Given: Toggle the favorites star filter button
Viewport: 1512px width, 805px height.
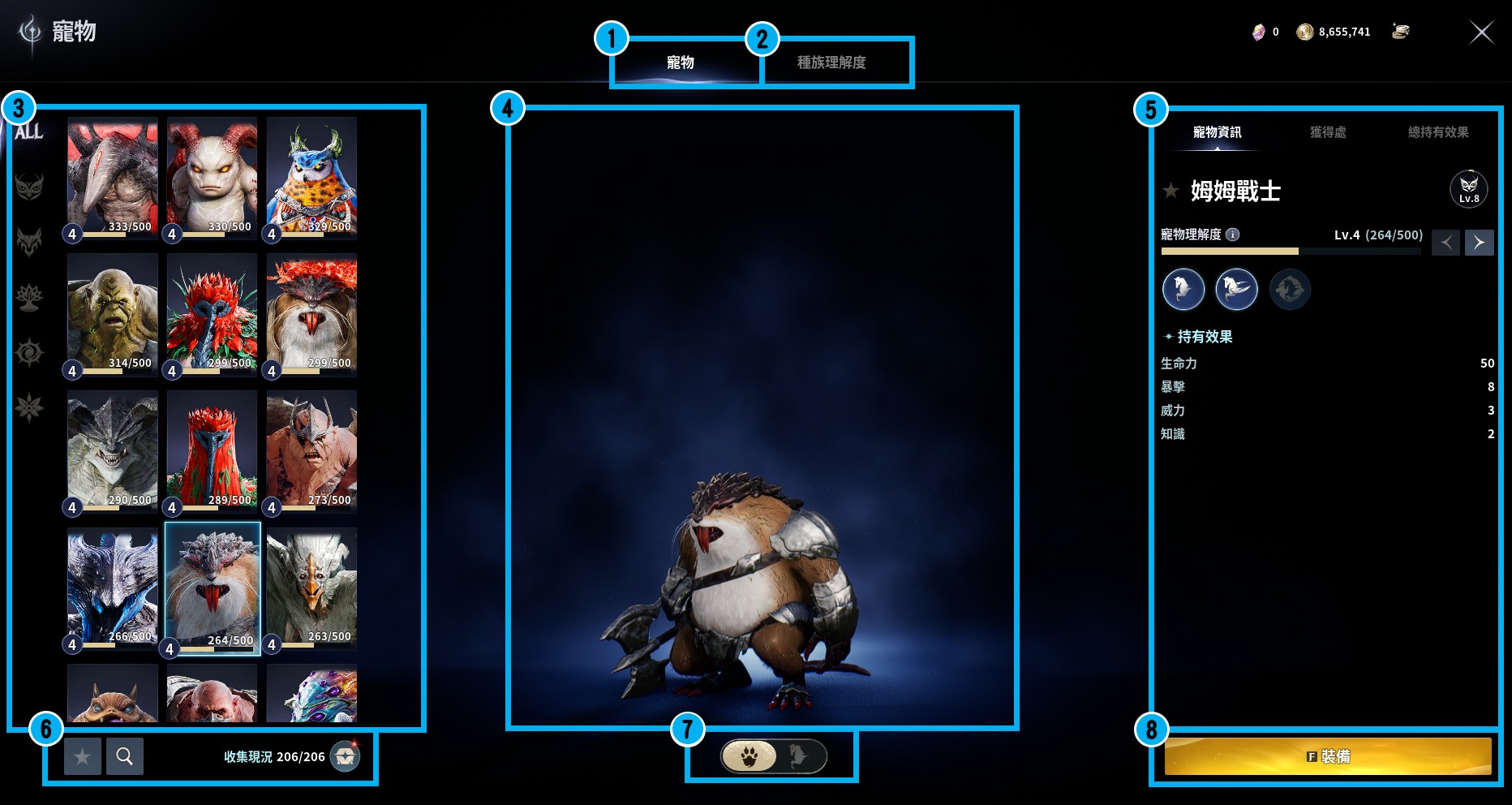Looking at the screenshot, I should pyautogui.click(x=83, y=756).
